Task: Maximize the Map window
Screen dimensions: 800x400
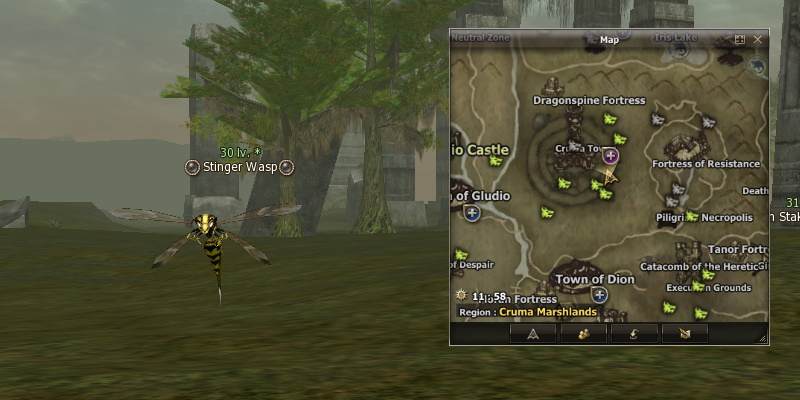Action: coord(740,40)
